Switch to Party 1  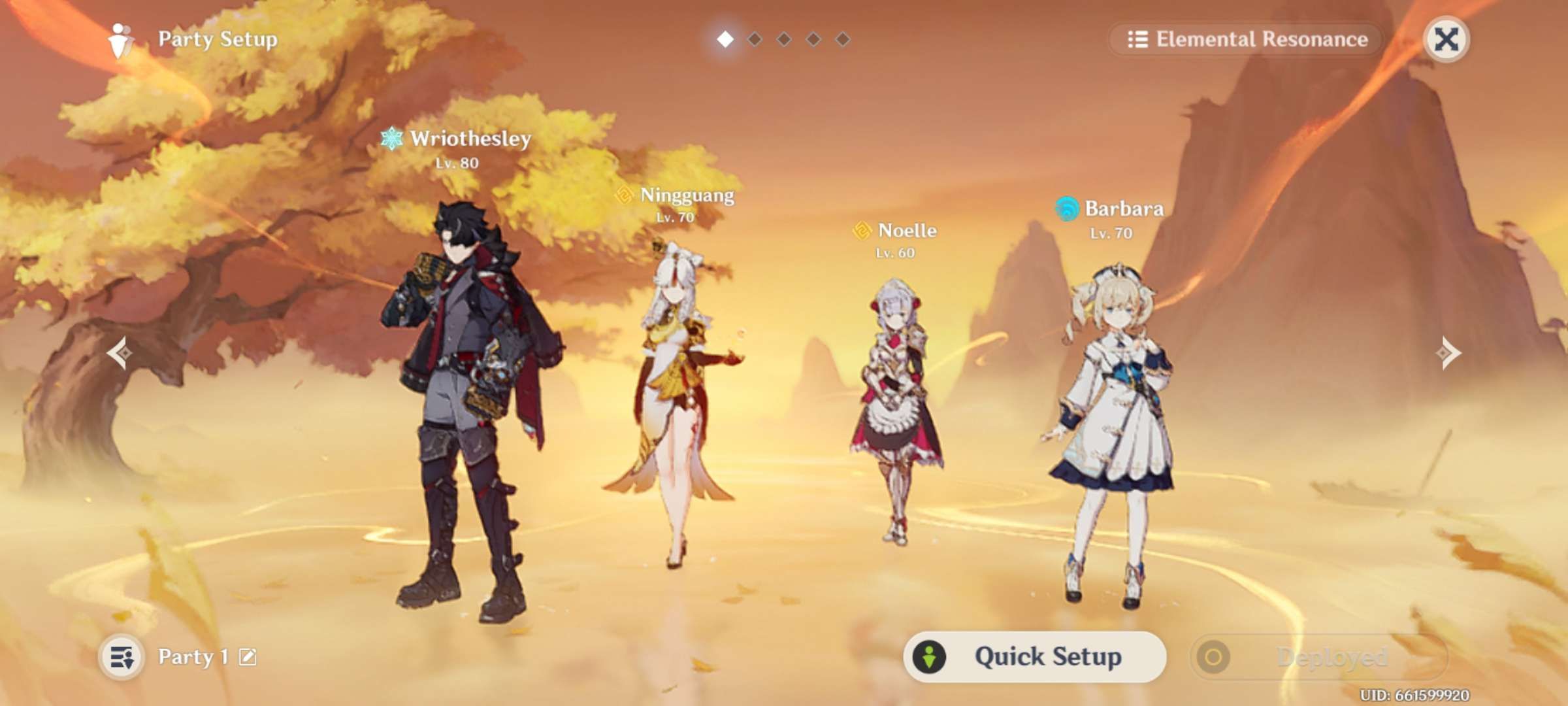196,657
